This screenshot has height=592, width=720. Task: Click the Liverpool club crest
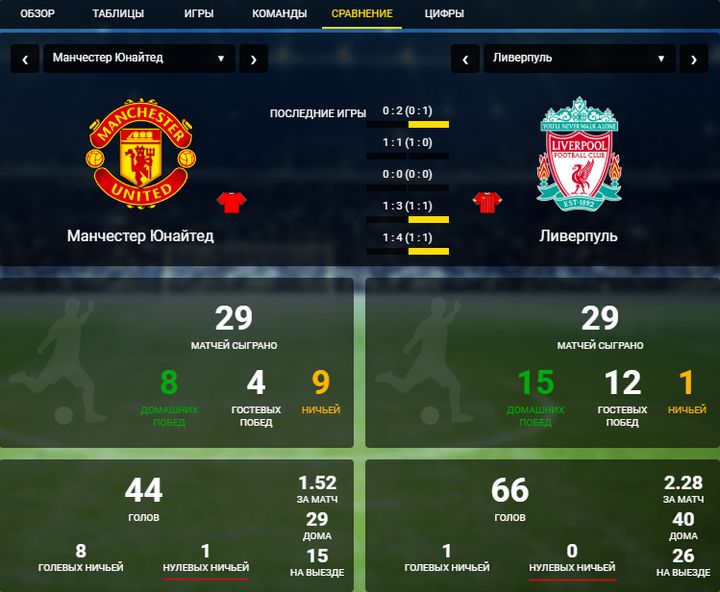579,152
